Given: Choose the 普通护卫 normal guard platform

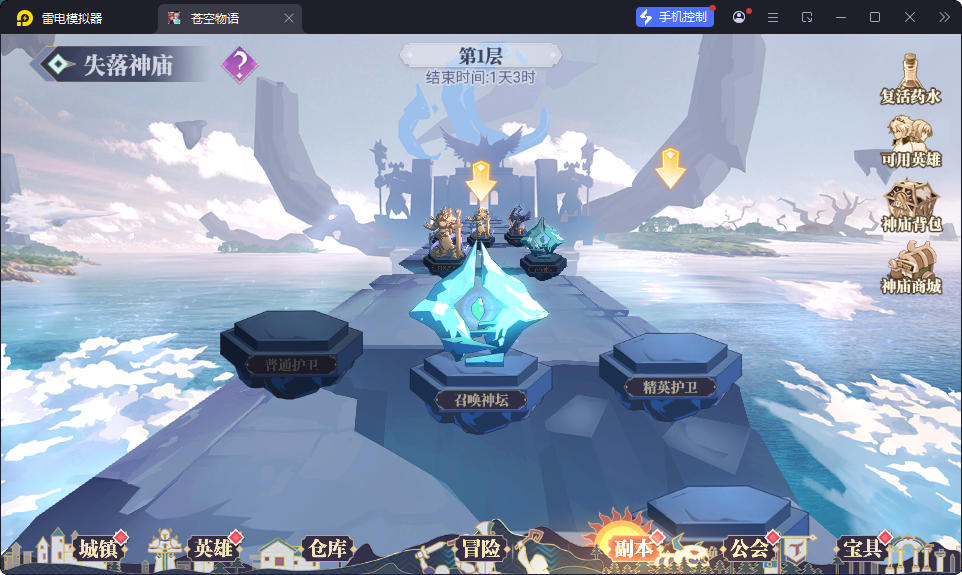Looking at the screenshot, I should (290, 363).
